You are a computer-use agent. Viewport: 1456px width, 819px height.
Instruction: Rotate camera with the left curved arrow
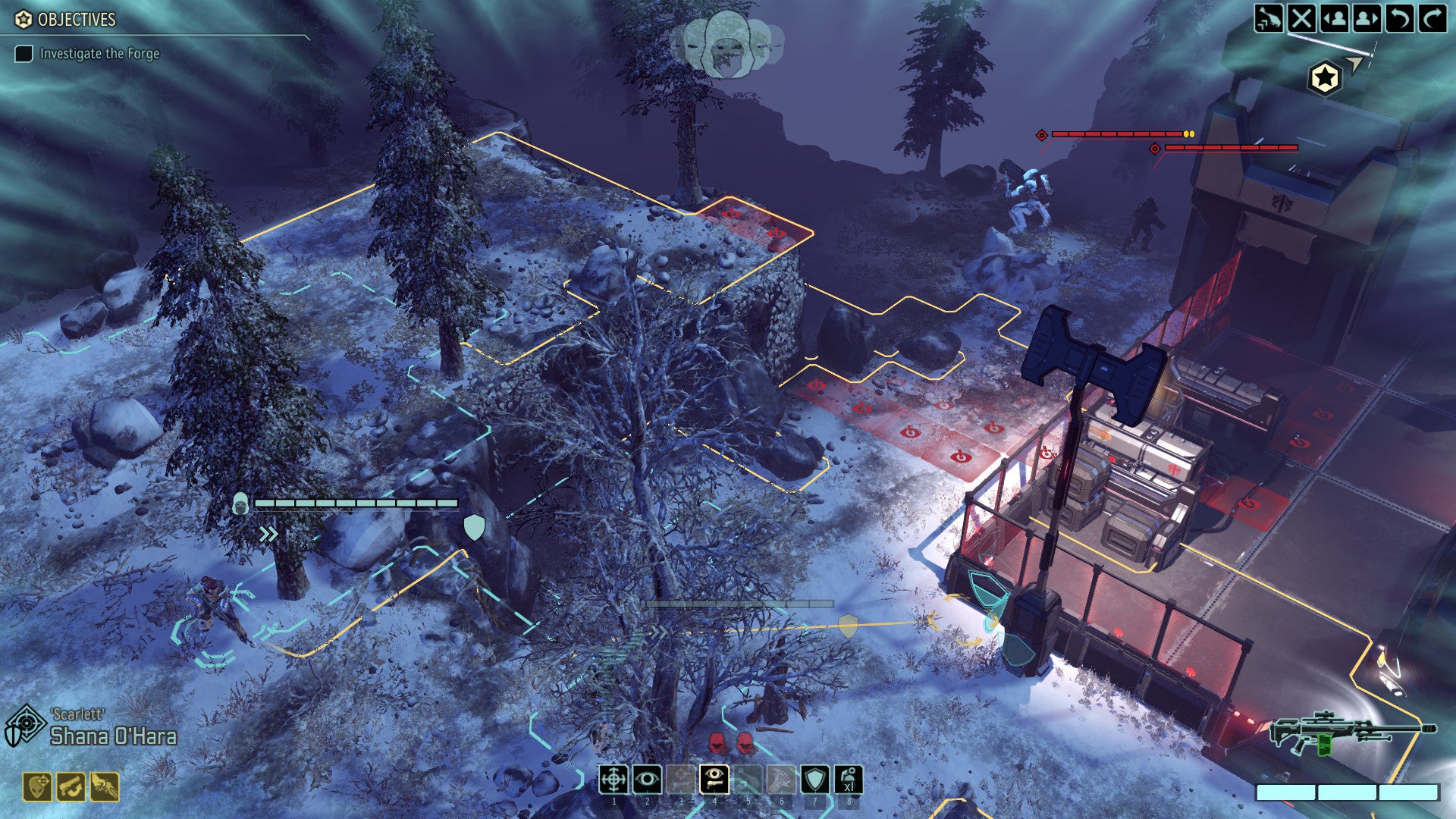click(1399, 17)
